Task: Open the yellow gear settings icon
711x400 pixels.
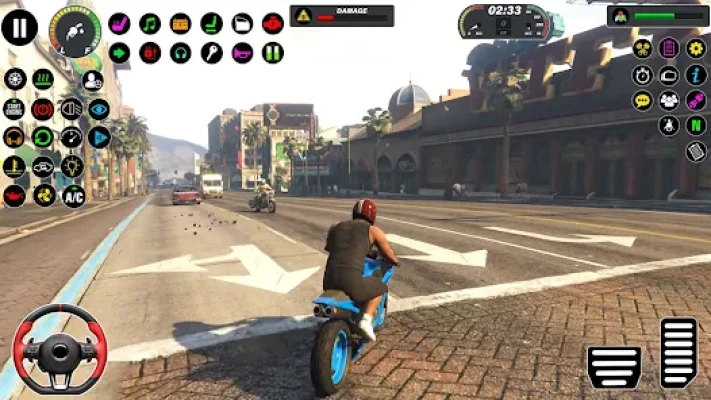Action: (x=696, y=48)
